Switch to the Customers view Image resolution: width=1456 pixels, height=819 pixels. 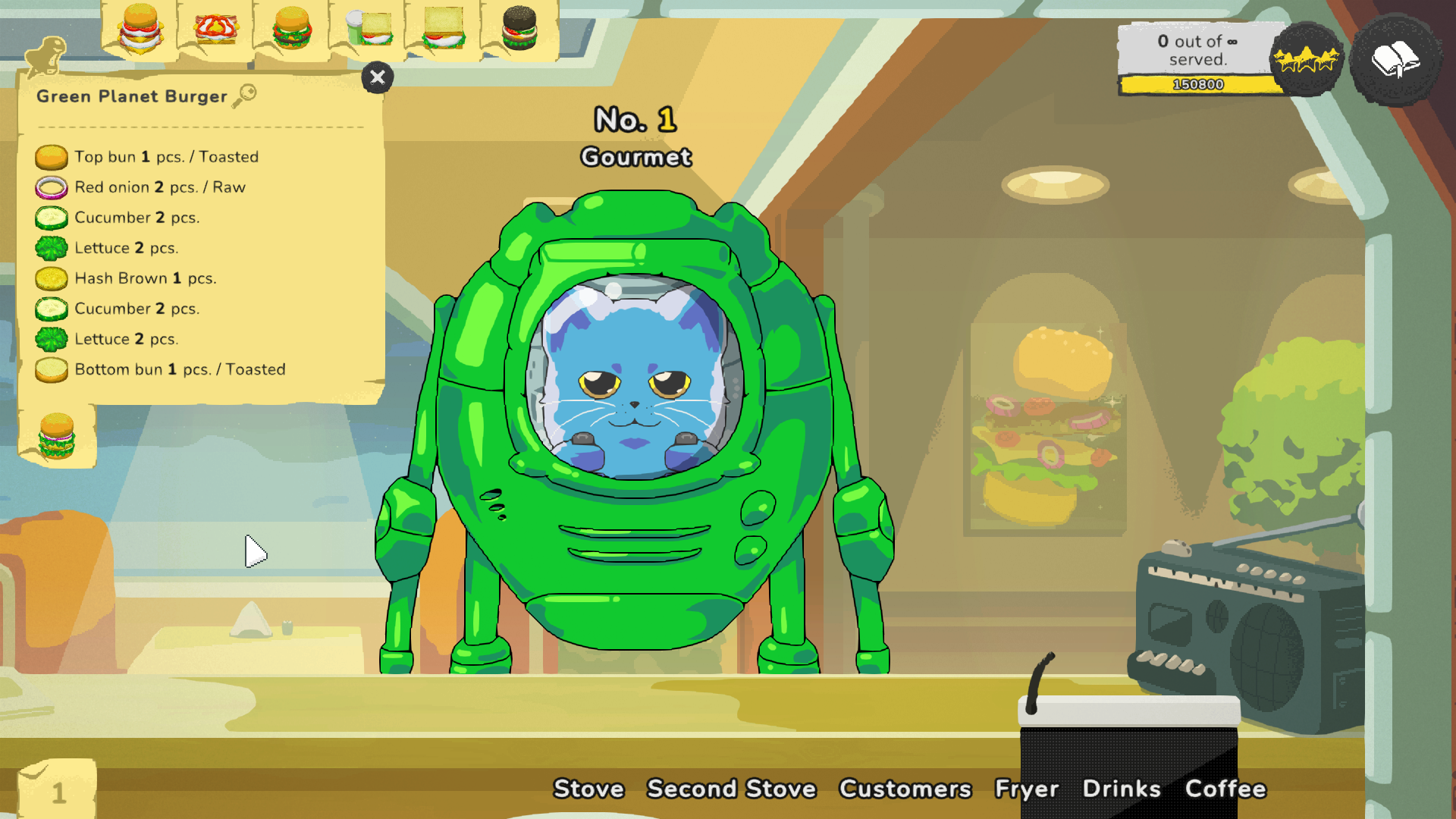tap(905, 789)
